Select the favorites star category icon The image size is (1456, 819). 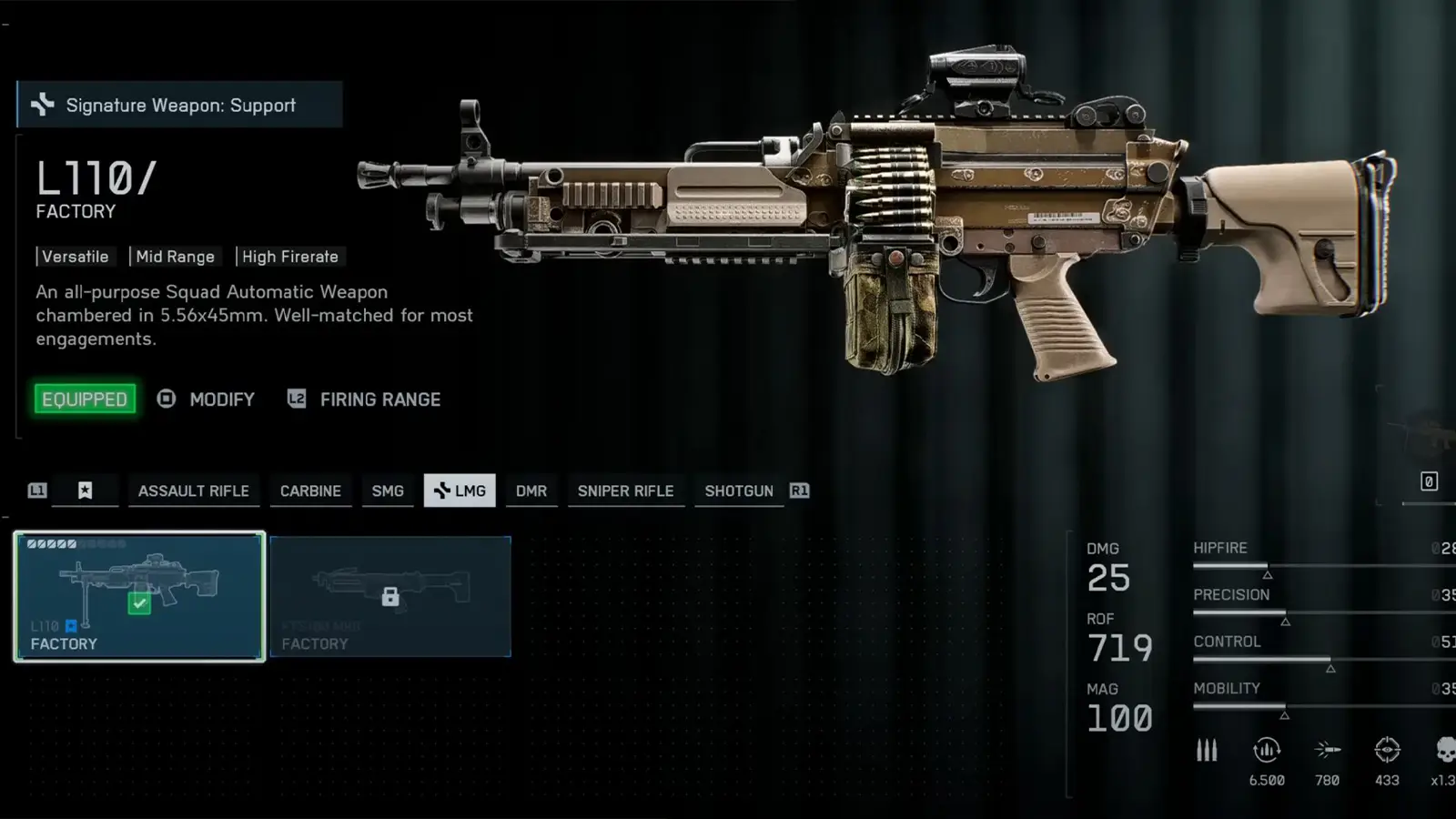tap(85, 490)
